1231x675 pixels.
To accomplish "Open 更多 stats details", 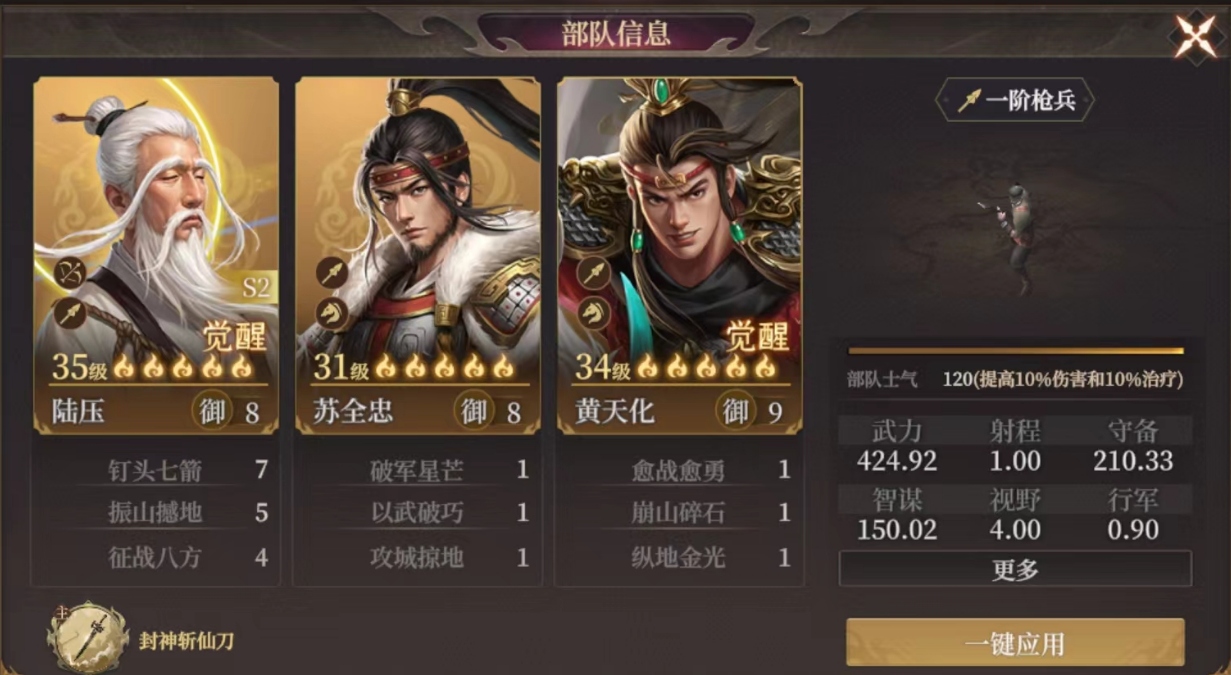I will coord(1015,569).
